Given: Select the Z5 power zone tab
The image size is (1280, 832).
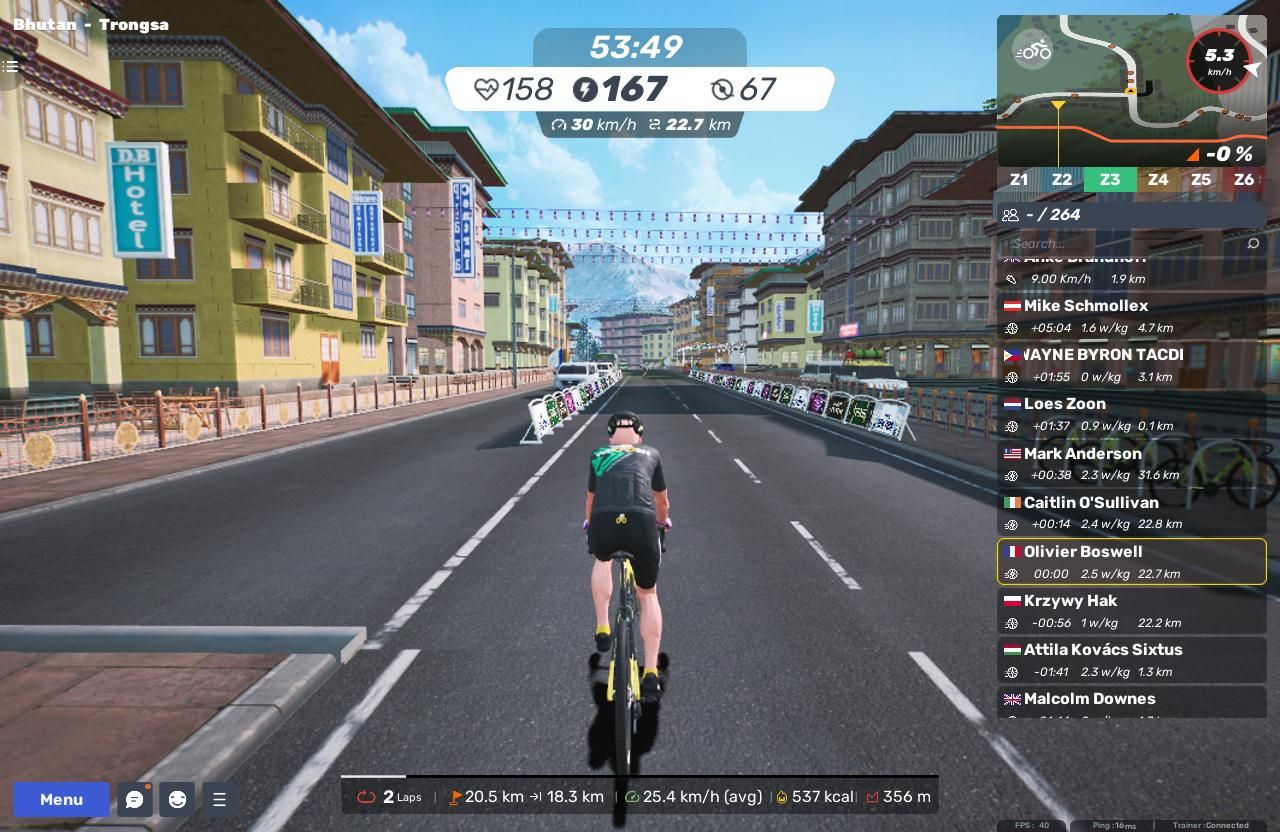Looking at the screenshot, I should [x=1200, y=180].
